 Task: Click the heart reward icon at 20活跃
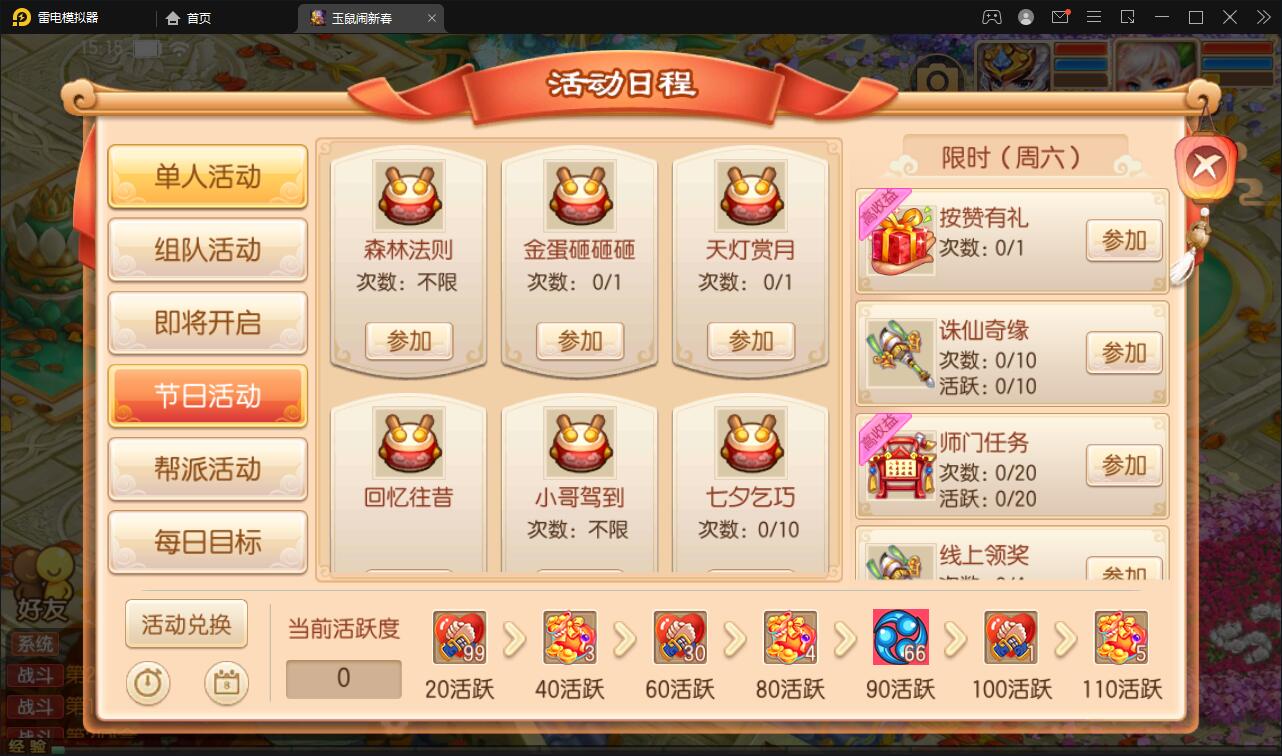pyautogui.click(x=458, y=636)
